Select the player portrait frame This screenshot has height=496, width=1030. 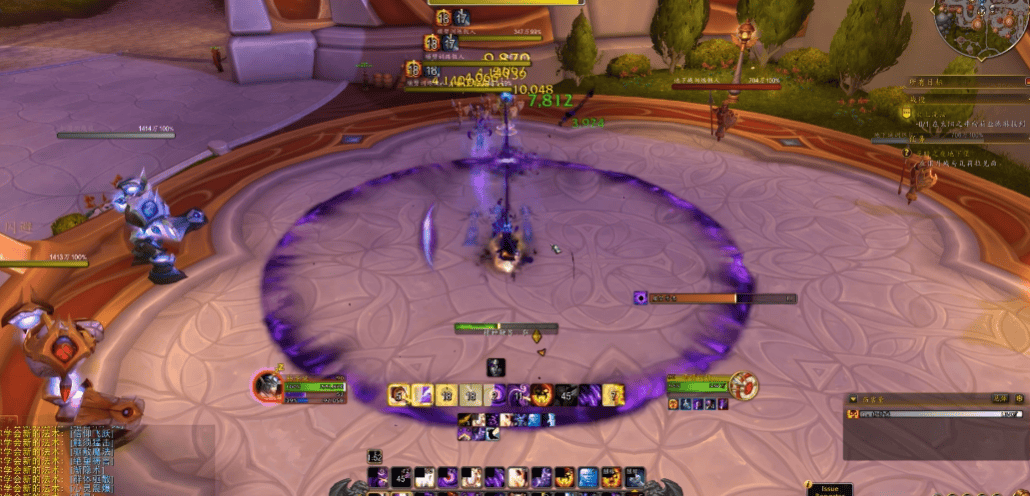pyautogui.click(x=269, y=385)
